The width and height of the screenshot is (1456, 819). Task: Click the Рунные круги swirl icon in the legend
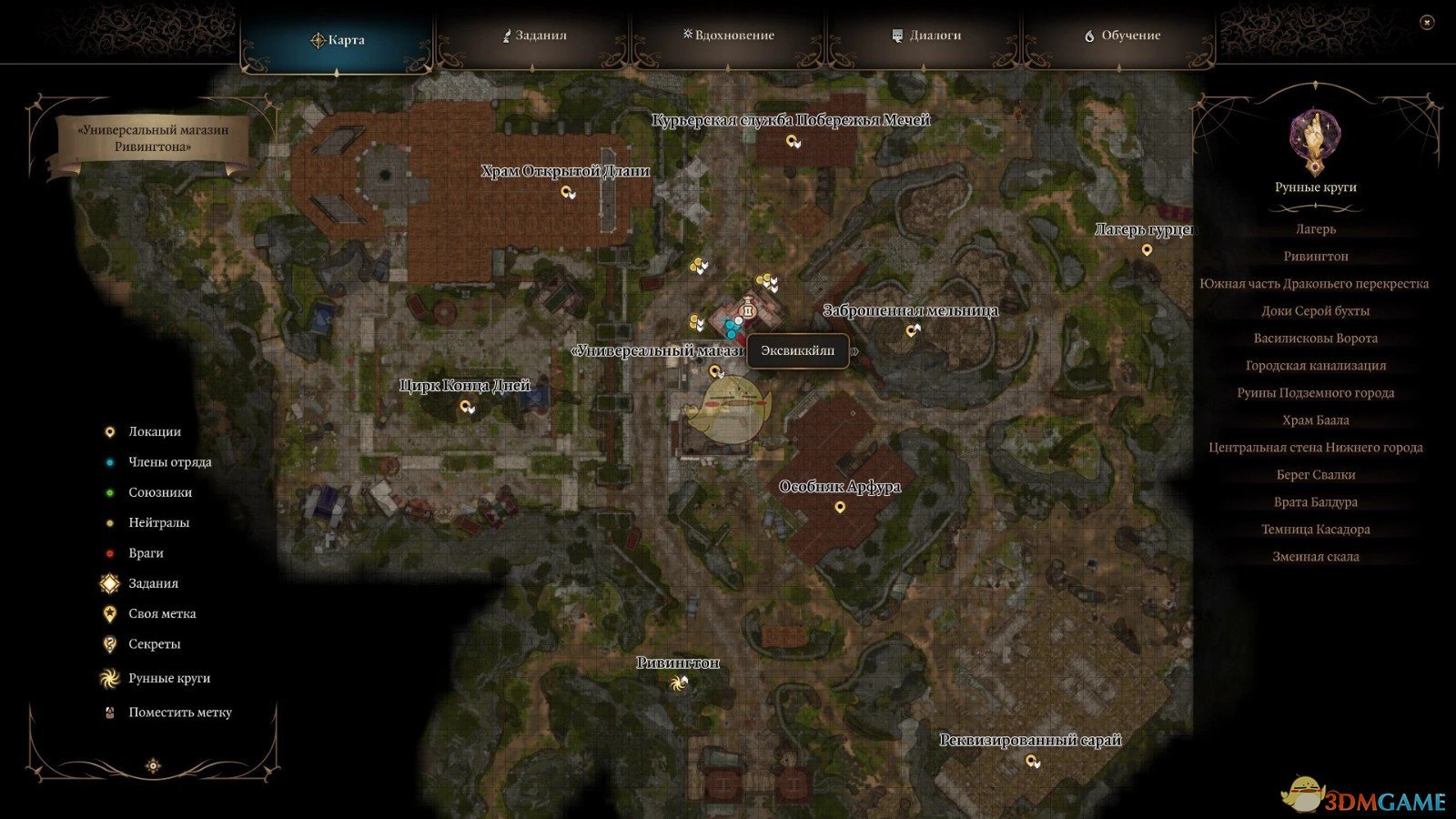click(x=109, y=678)
